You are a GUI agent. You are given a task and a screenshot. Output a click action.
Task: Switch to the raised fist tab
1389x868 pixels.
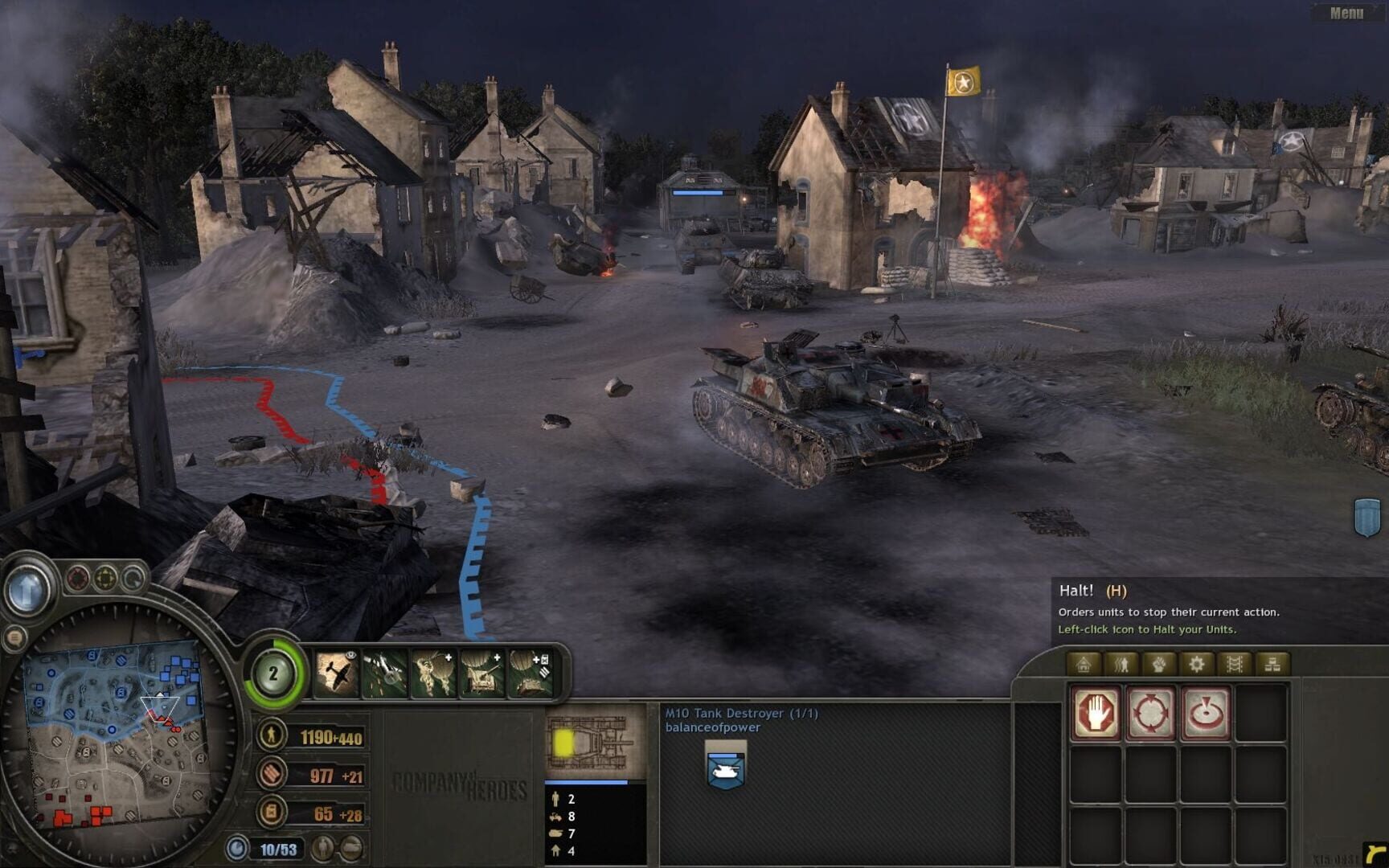coord(1158,664)
